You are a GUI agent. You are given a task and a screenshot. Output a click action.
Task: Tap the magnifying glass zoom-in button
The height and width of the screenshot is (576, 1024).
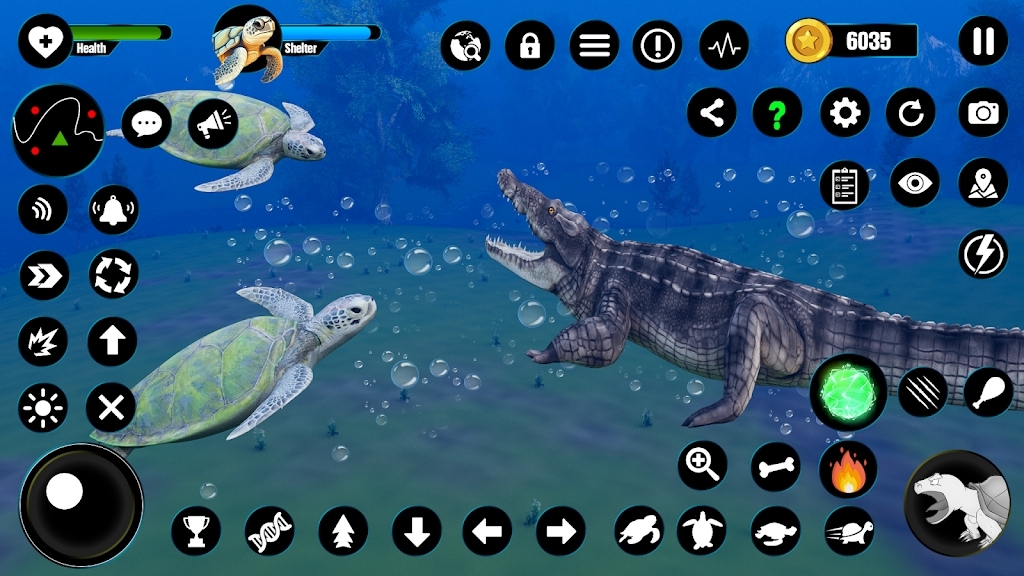click(703, 466)
